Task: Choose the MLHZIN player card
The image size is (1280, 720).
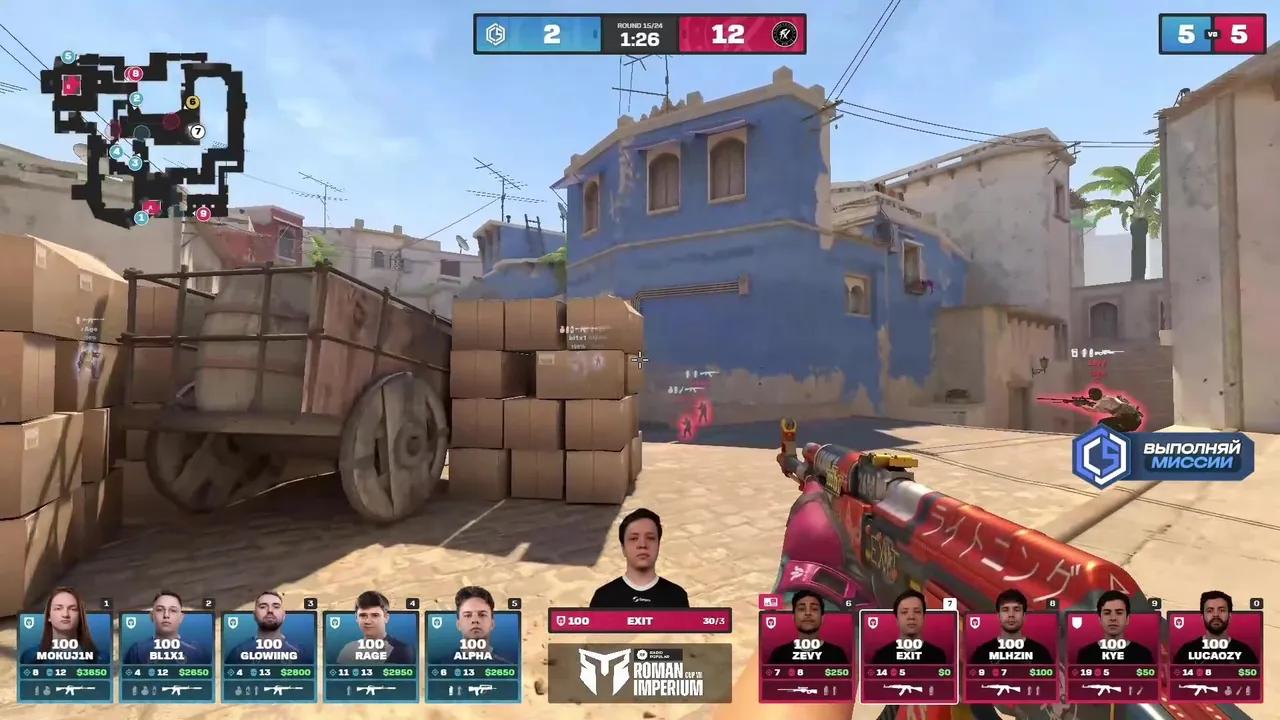Action: coord(1010,650)
